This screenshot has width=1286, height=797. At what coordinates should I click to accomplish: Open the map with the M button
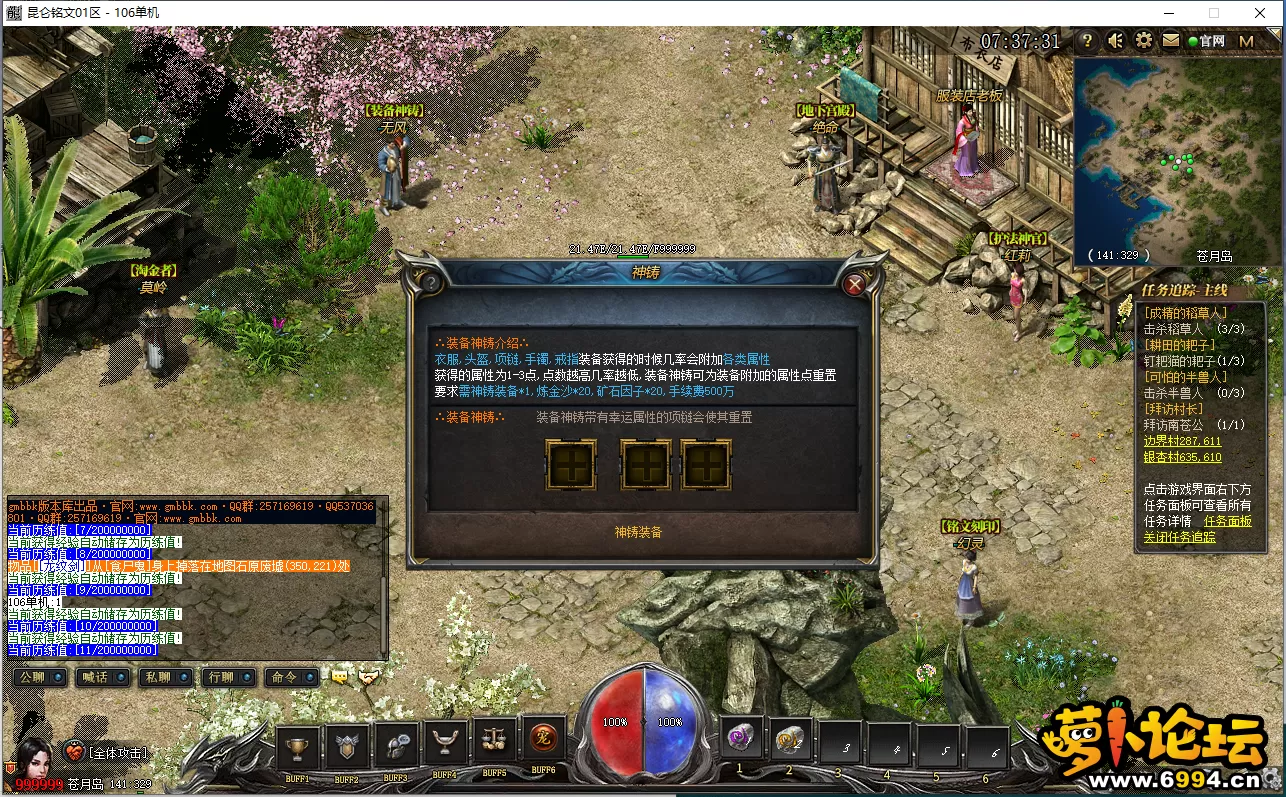[x=1246, y=41]
